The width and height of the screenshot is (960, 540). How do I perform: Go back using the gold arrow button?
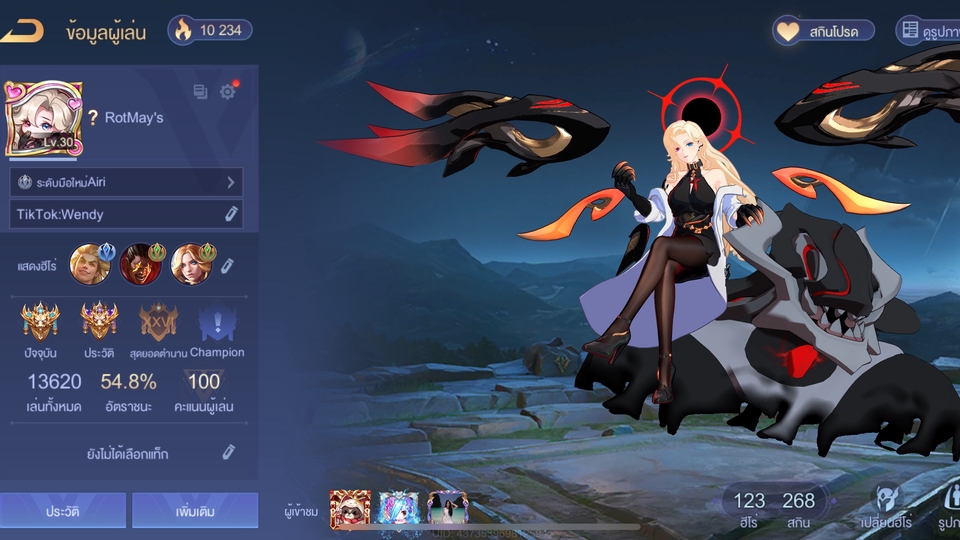[22, 31]
